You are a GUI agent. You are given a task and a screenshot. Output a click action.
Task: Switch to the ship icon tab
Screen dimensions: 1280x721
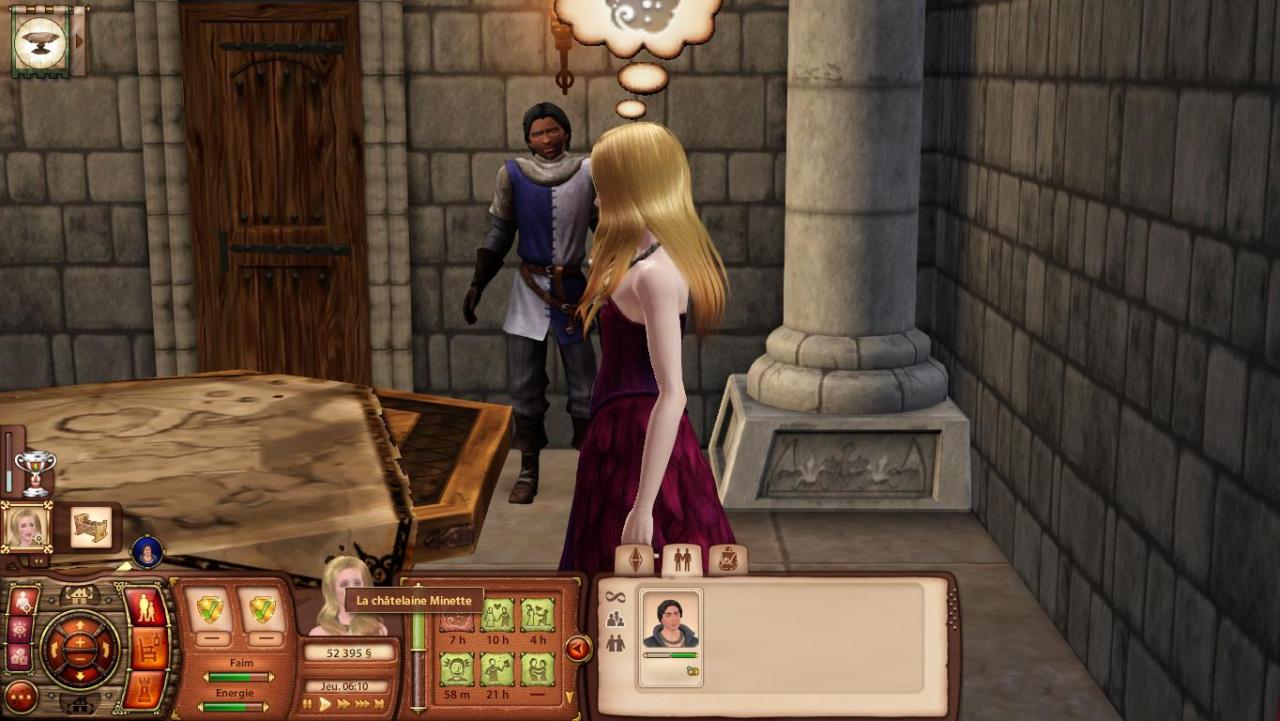click(x=727, y=560)
